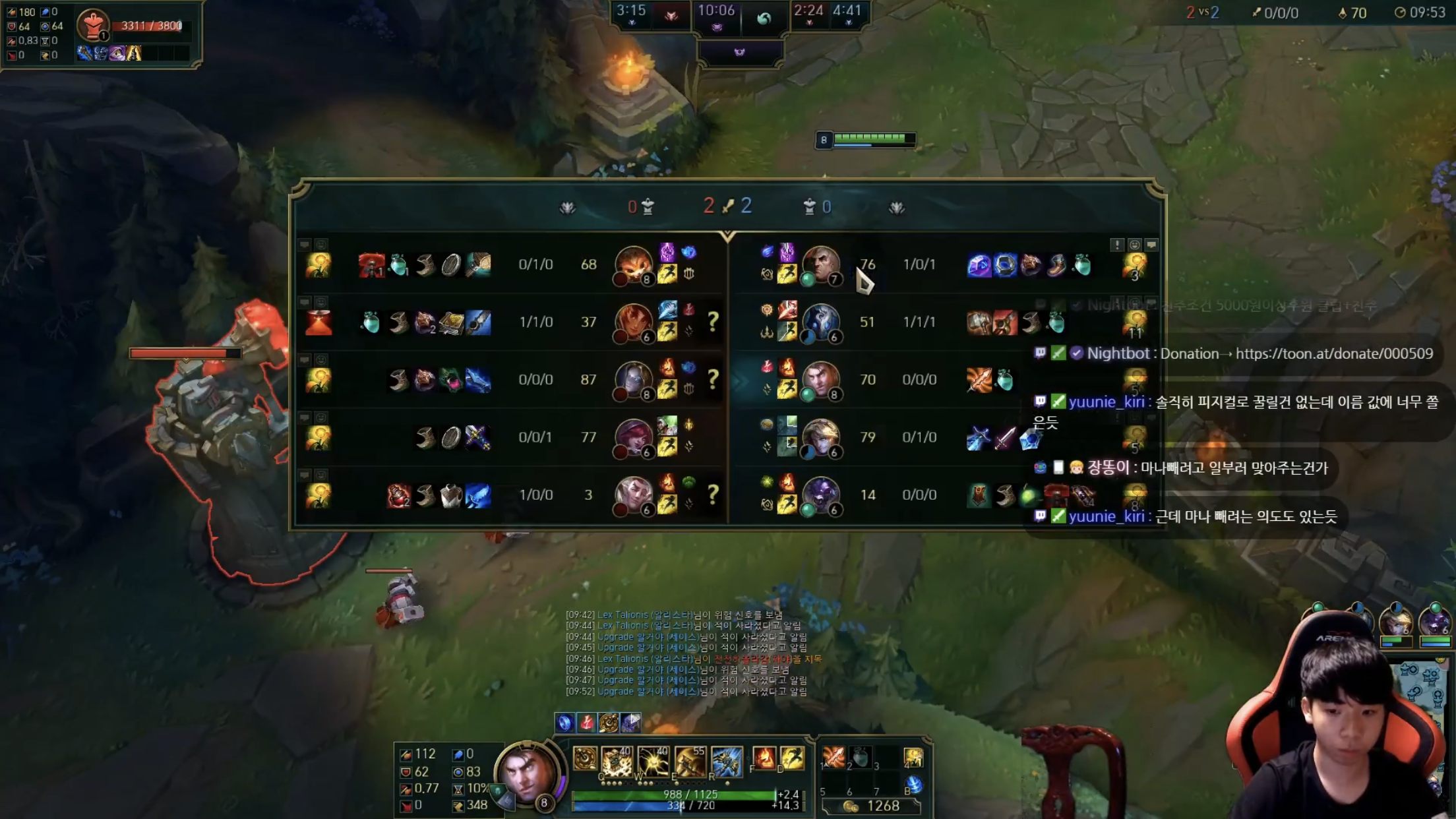Toggle the emote mute in scoreboard's top-right
This screenshot has height=819, width=1456.
pos(1134,245)
